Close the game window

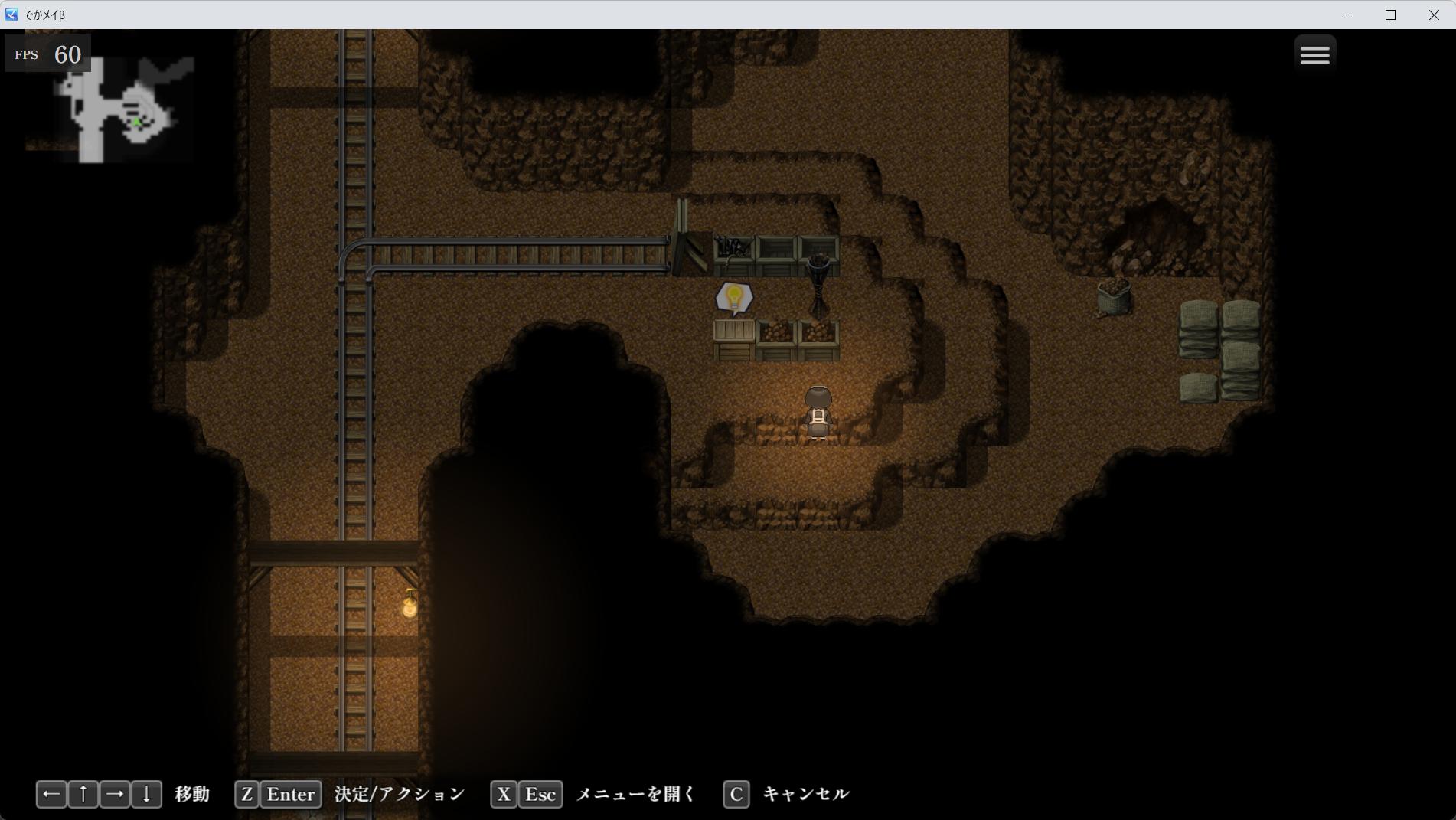tap(1433, 15)
